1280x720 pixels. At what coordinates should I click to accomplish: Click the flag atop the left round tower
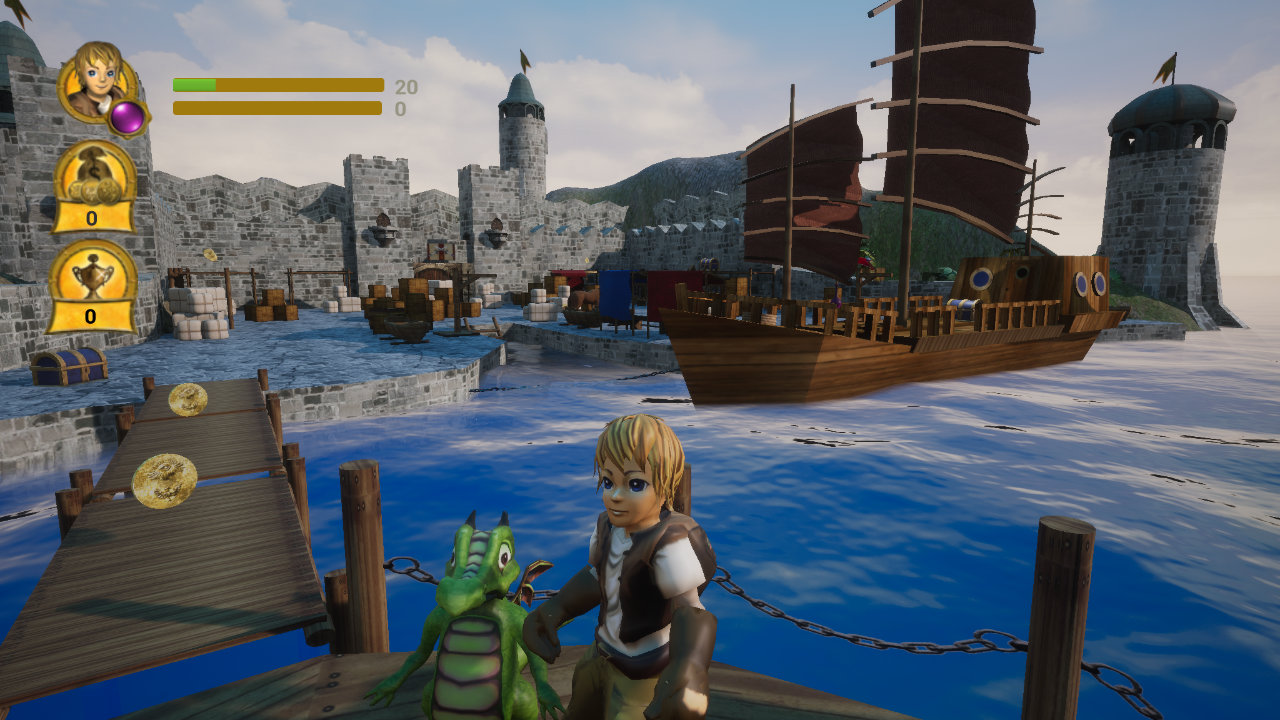pyautogui.click(x=524, y=58)
